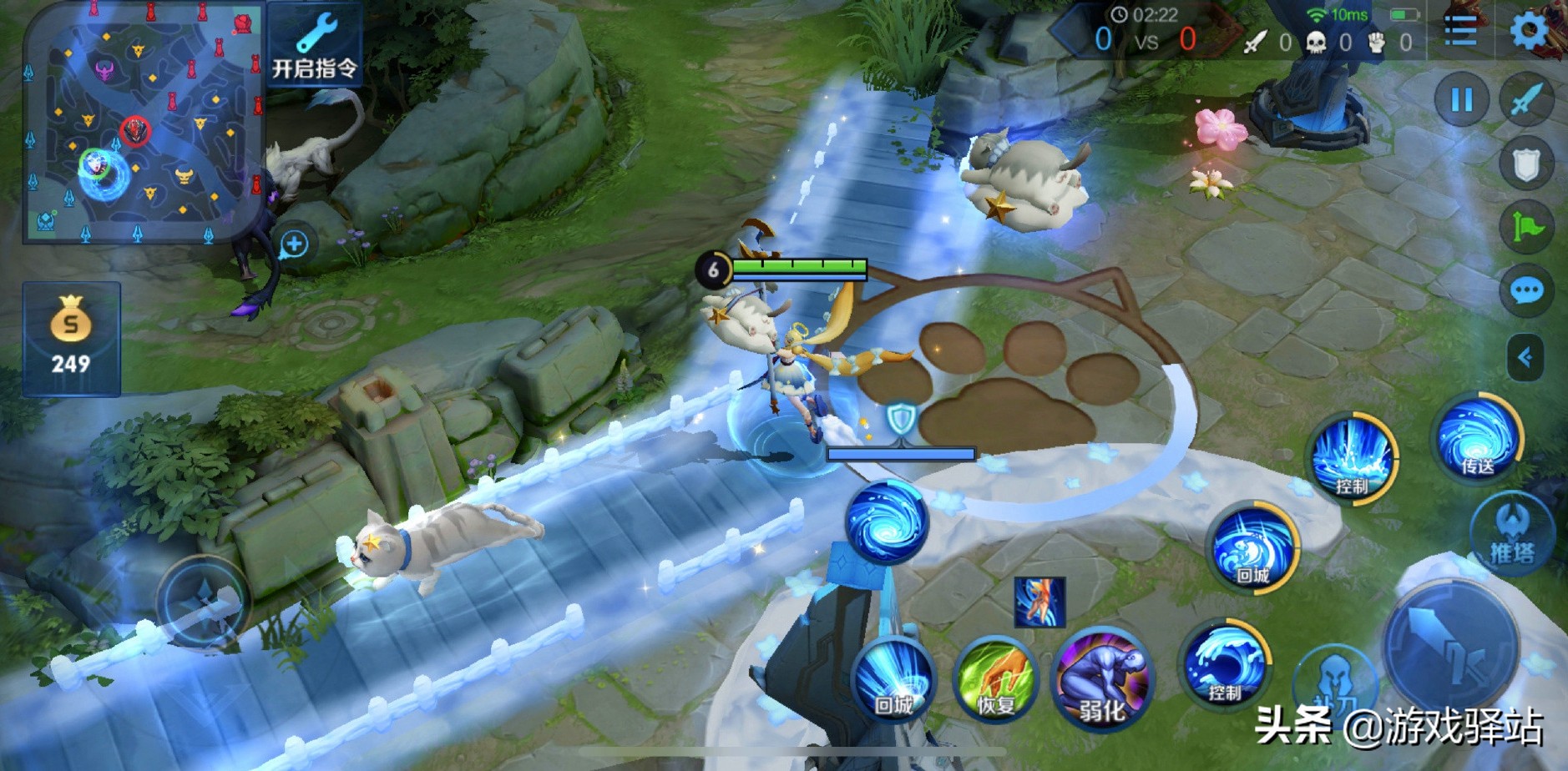Image resolution: width=1568 pixels, height=771 pixels.
Task: Open the chat speech bubble
Action: pyautogui.click(x=1527, y=290)
